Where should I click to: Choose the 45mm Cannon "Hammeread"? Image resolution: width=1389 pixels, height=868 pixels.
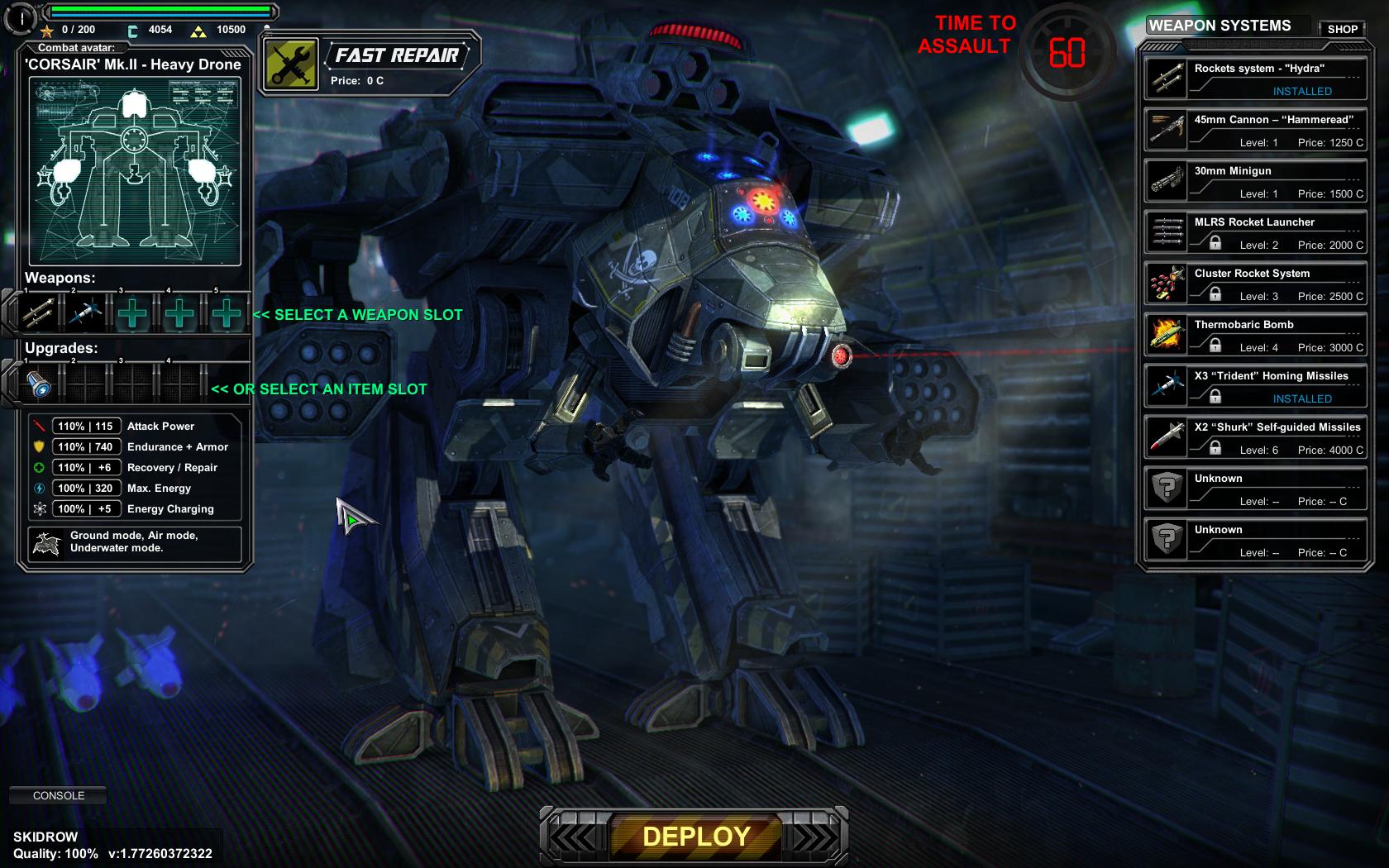pos(1255,130)
